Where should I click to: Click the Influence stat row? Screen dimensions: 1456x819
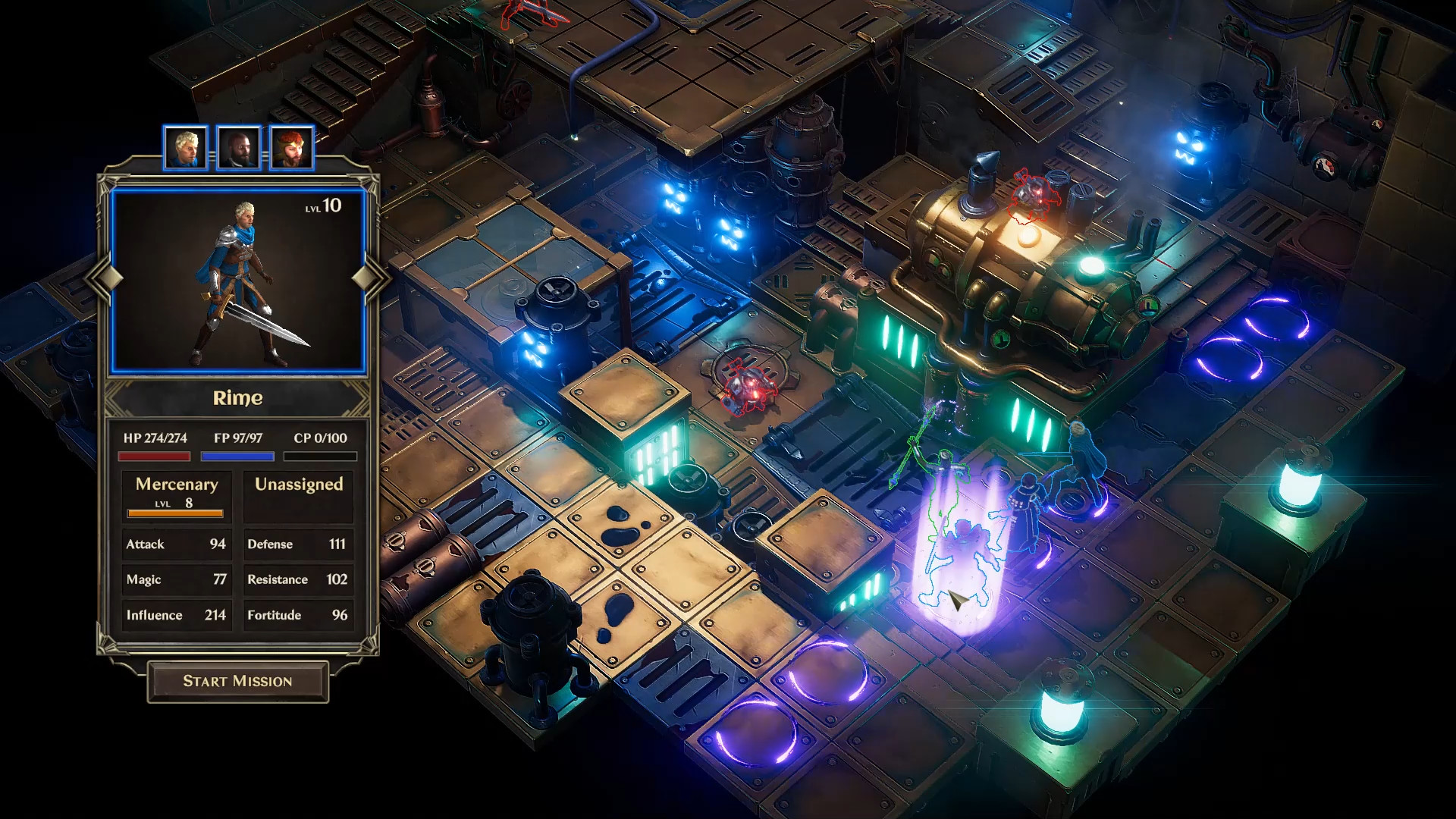[x=176, y=615]
